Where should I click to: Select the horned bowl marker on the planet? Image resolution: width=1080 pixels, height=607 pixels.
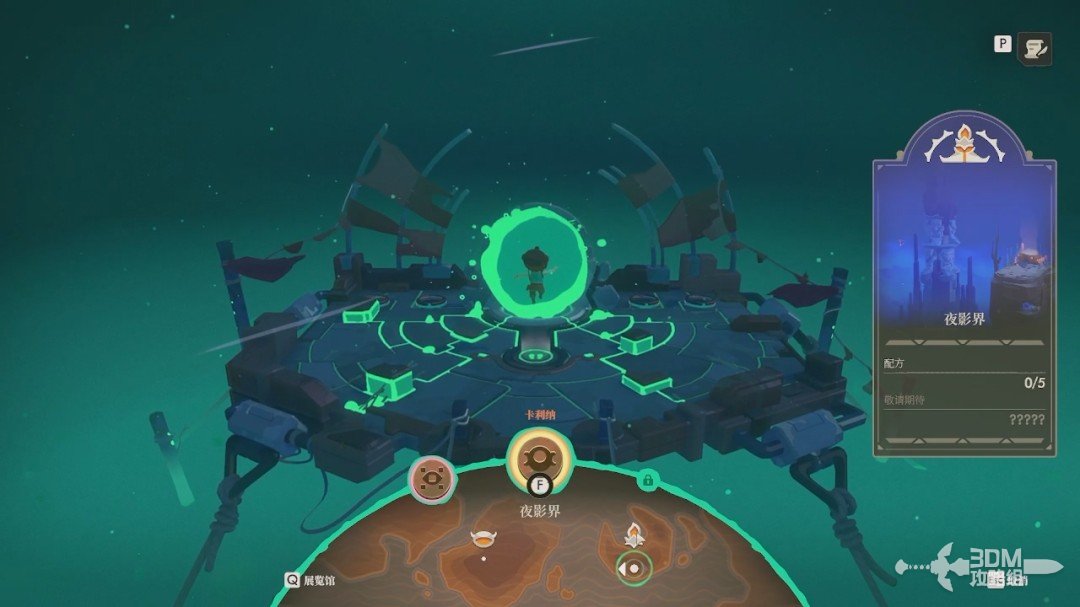point(484,539)
